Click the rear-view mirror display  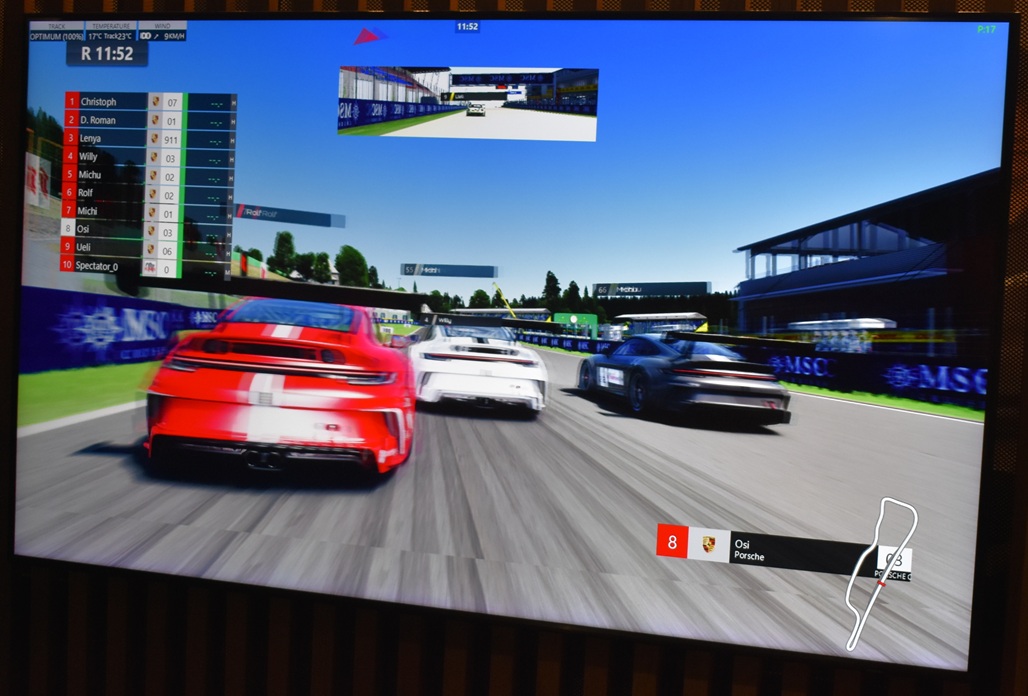pos(467,102)
